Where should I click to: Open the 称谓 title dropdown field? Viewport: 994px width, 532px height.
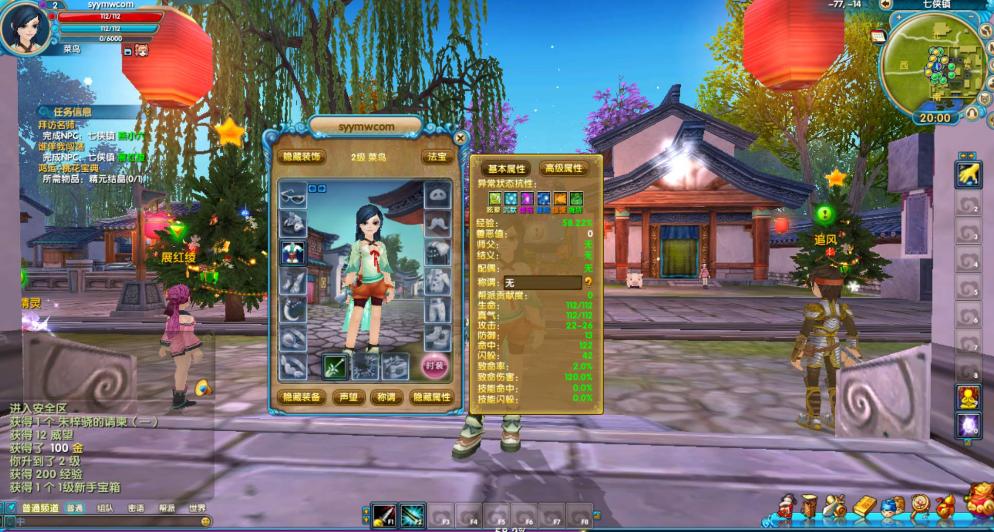pyautogui.click(x=540, y=283)
